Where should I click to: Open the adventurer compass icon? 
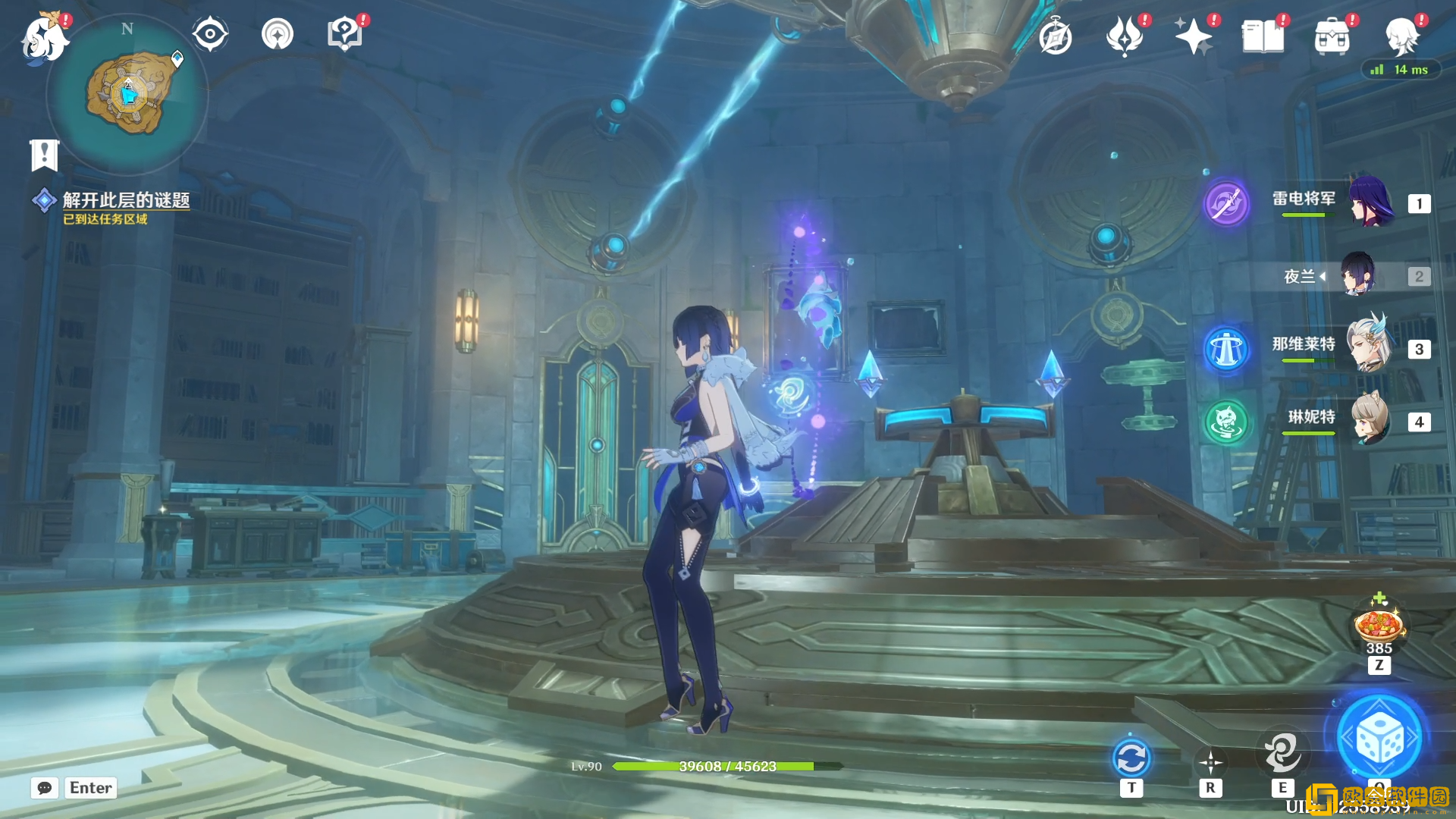pos(1056,36)
